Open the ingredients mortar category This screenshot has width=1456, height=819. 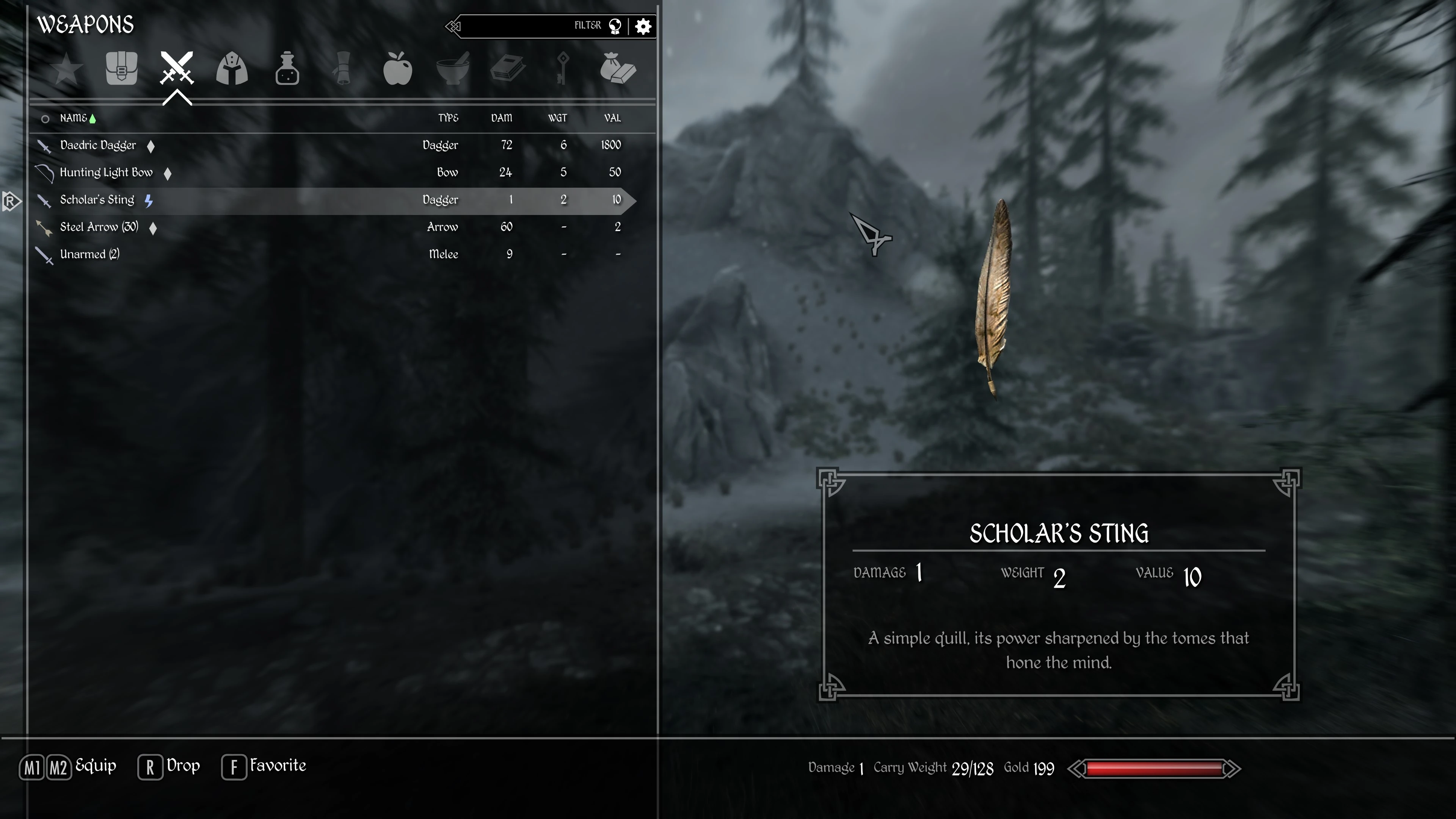pyautogui.click(x=453, y=69)
